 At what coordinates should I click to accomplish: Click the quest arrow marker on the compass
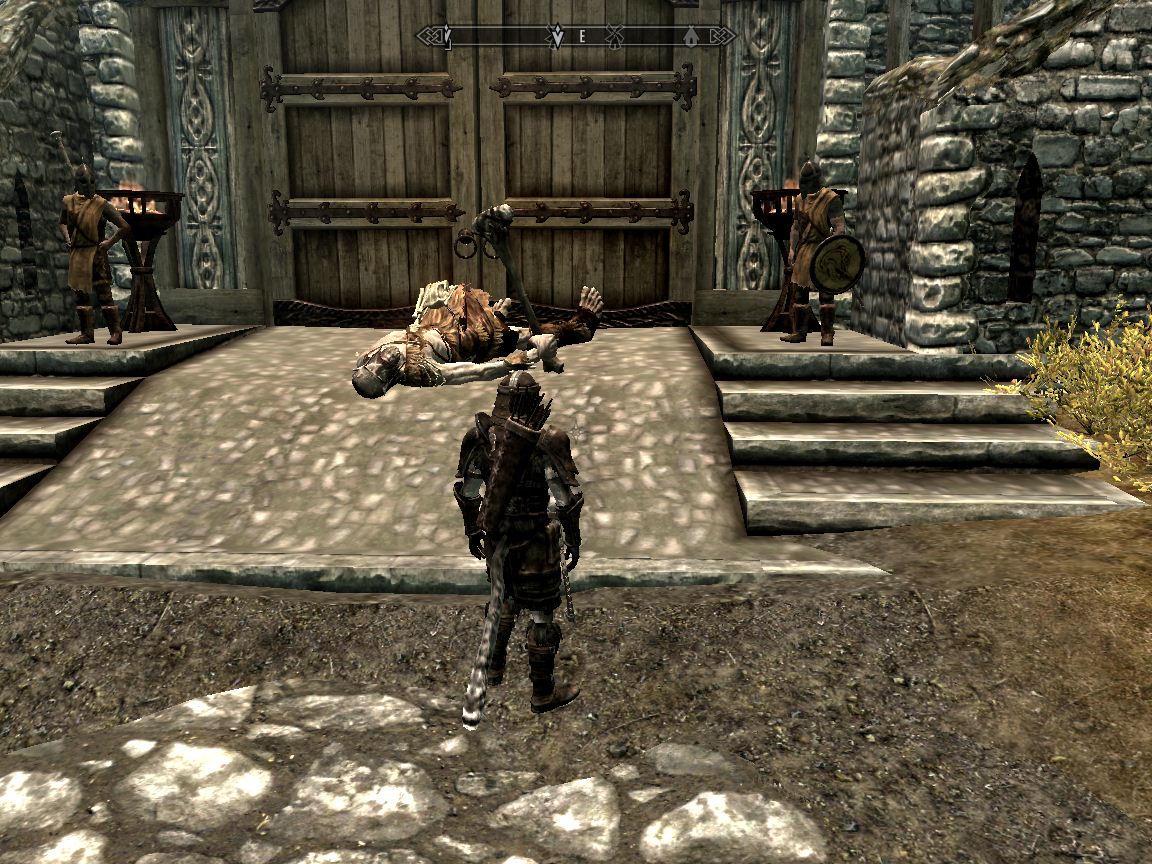point(556,38)
